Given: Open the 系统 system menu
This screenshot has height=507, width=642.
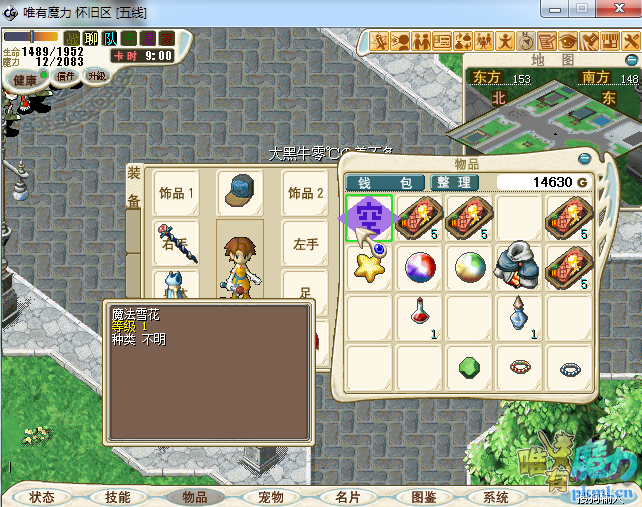Looking at the screenshot, I should 496,497.
